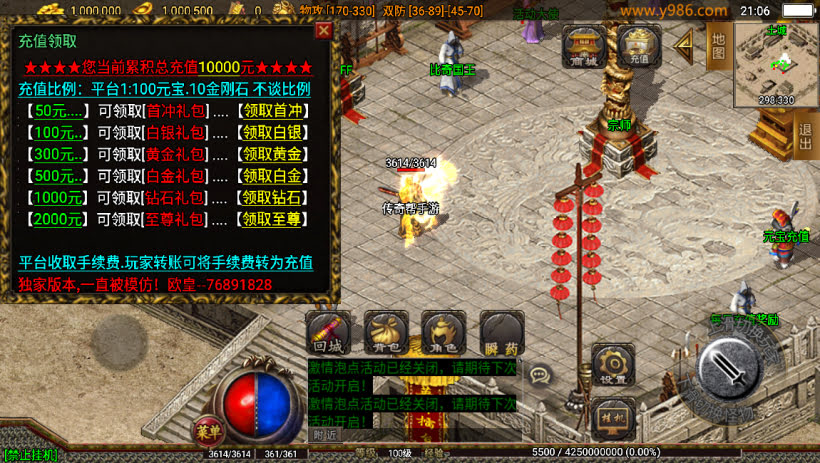820x463 pixels.
Task: Click the 土城 minimap
Action: (776, 64)
